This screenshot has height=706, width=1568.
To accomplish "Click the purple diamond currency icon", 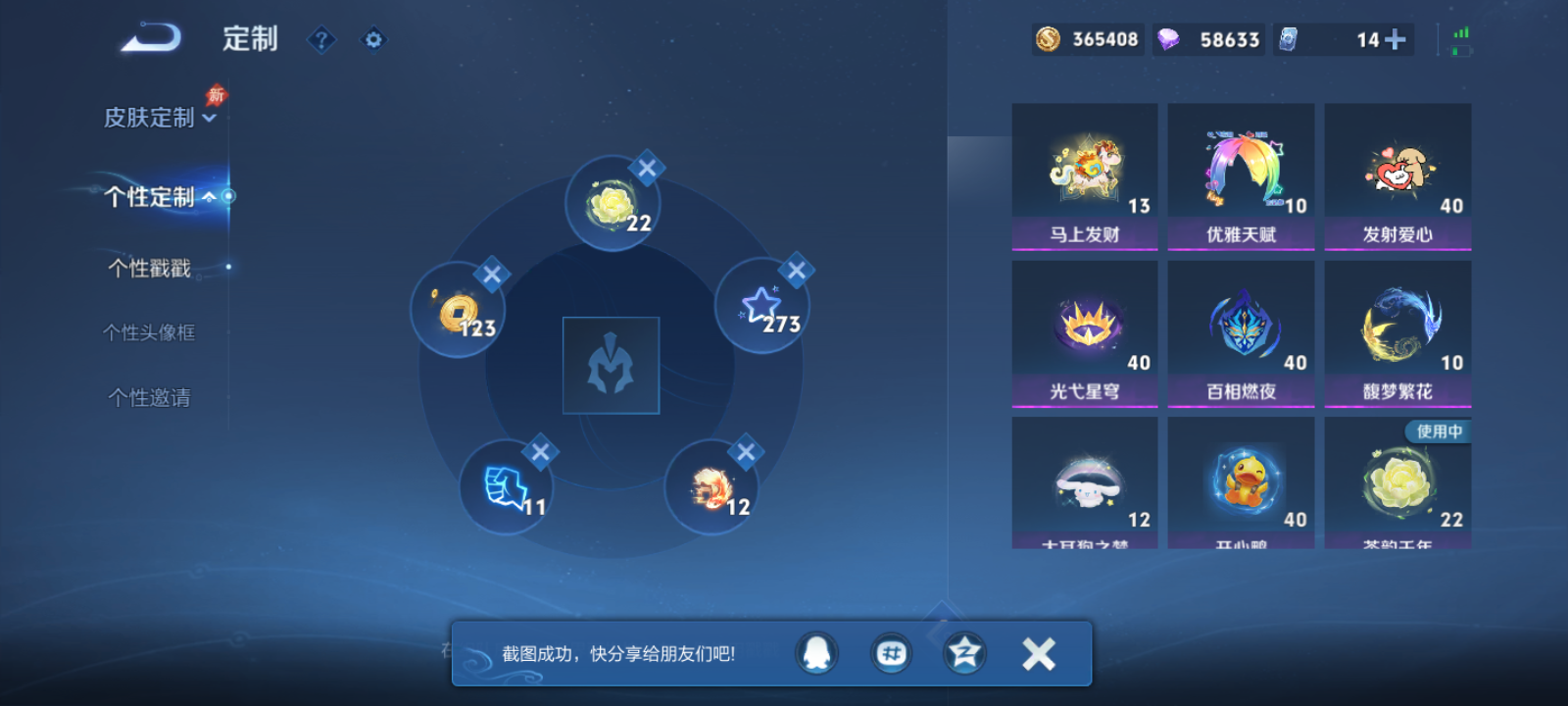I will 1166,39.
